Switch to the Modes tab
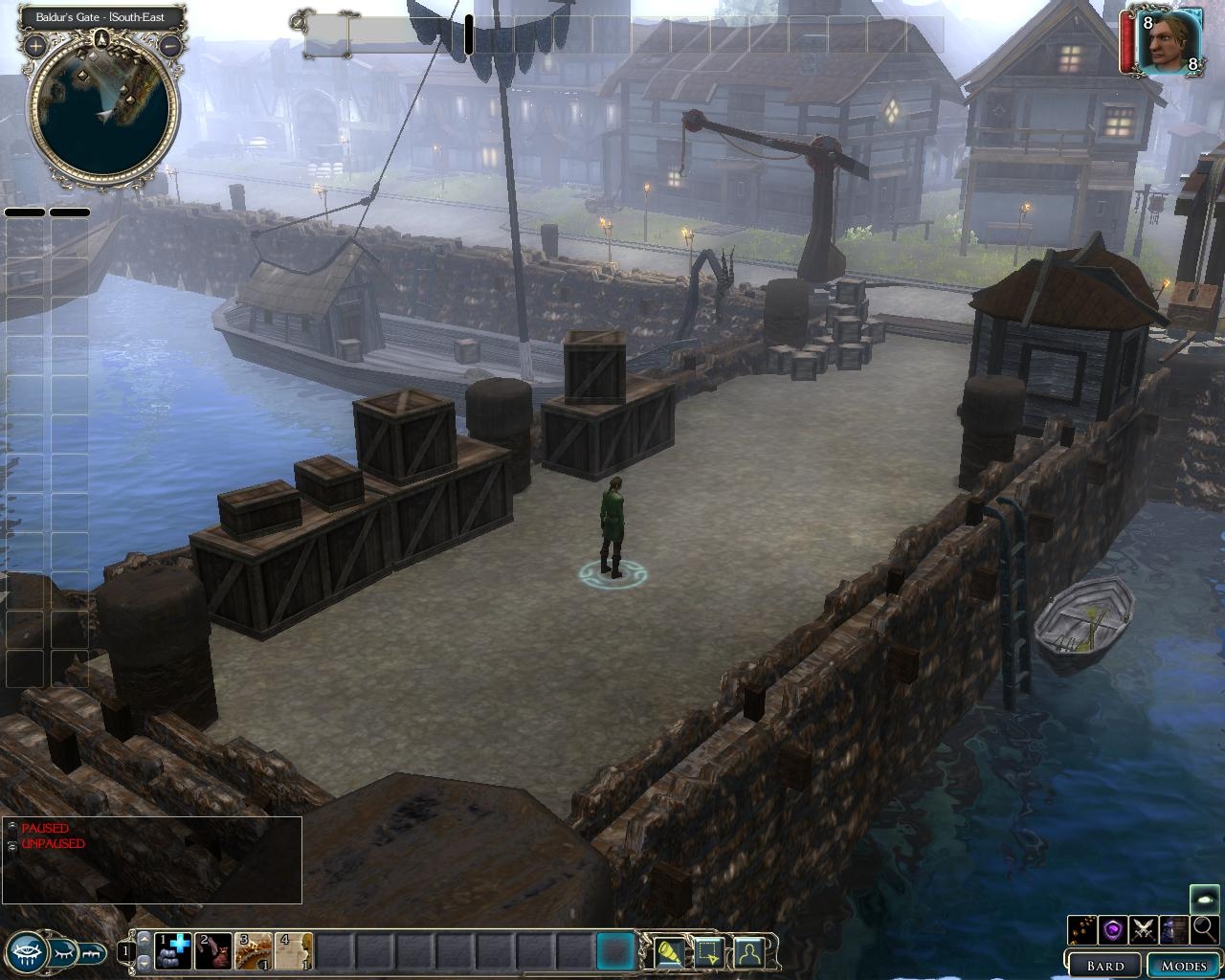 point(1183,965)
